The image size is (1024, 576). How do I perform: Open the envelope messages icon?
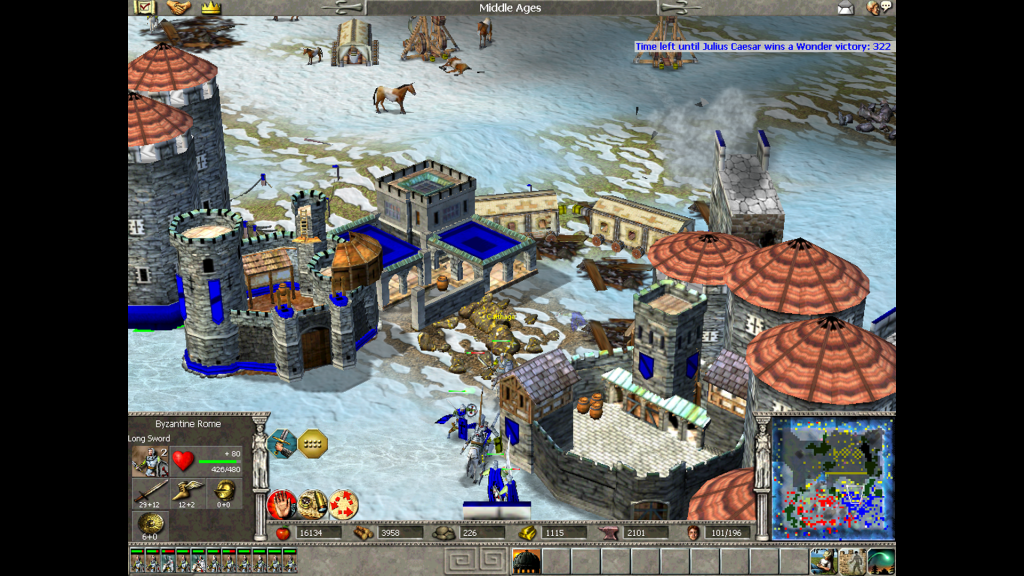pos(846,8)
